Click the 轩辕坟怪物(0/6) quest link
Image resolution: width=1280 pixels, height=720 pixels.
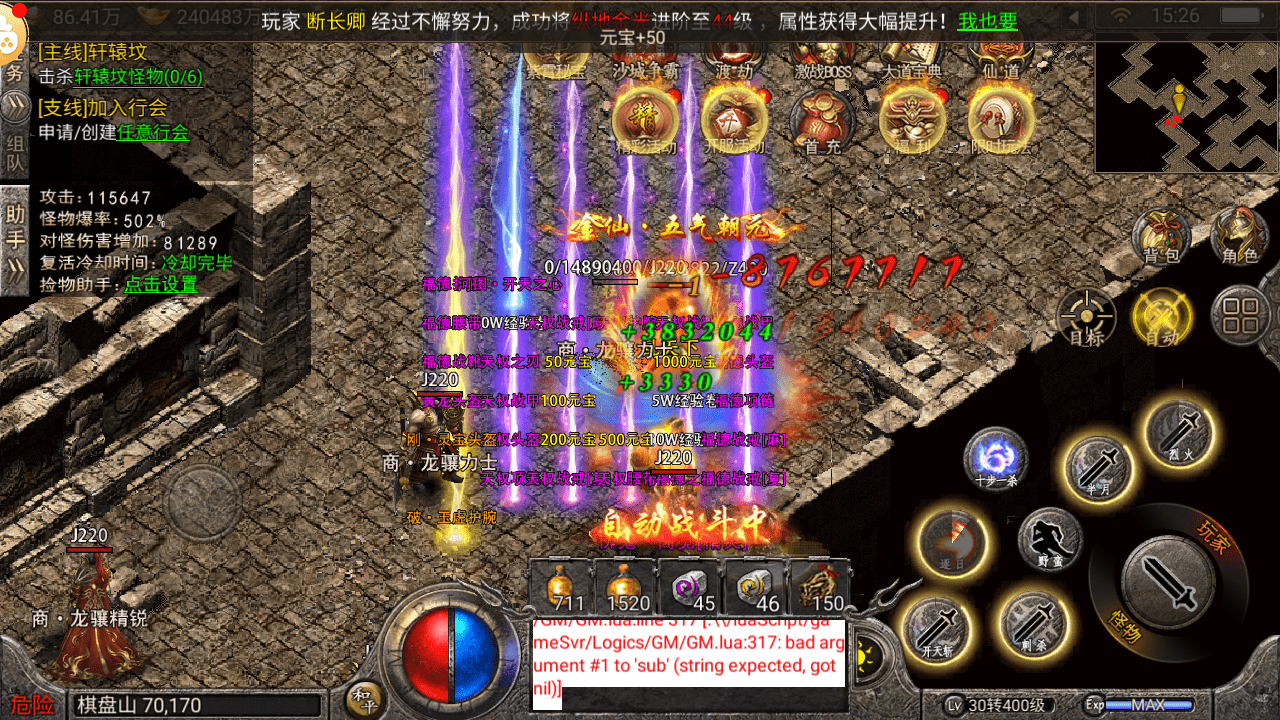coord(139,77)
